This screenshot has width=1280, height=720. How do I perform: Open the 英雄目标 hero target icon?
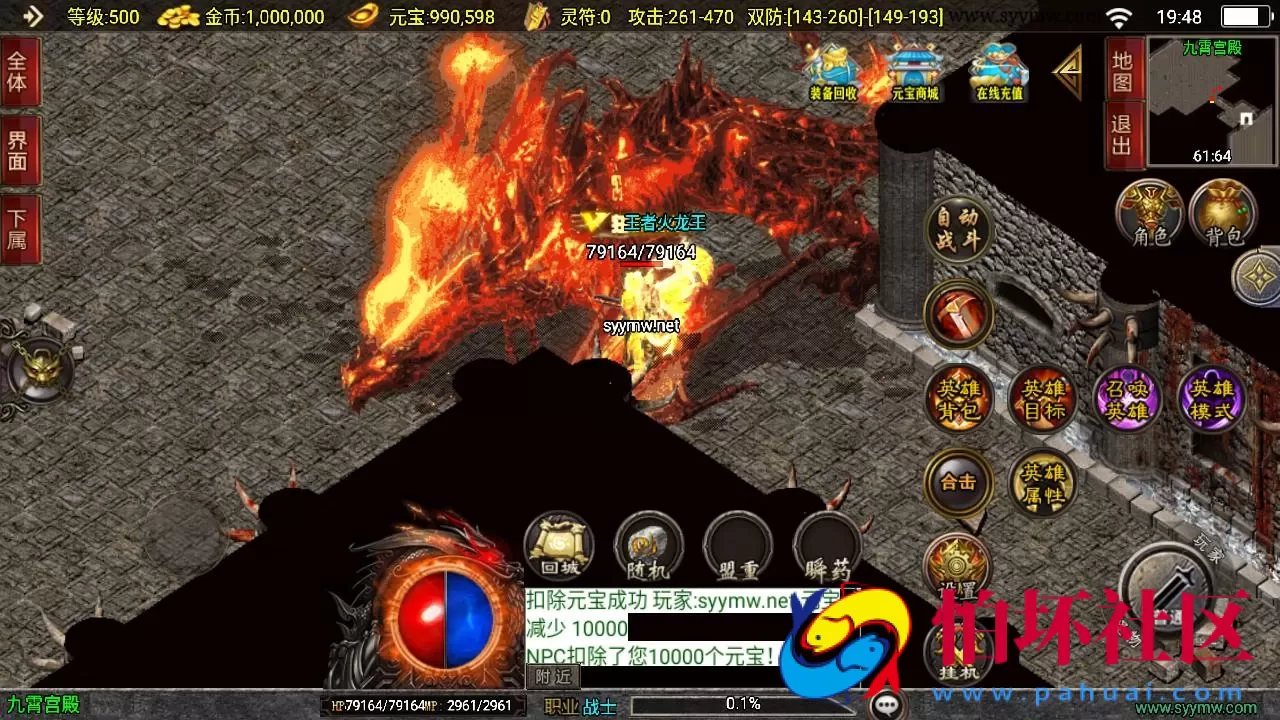[1042, 399]
